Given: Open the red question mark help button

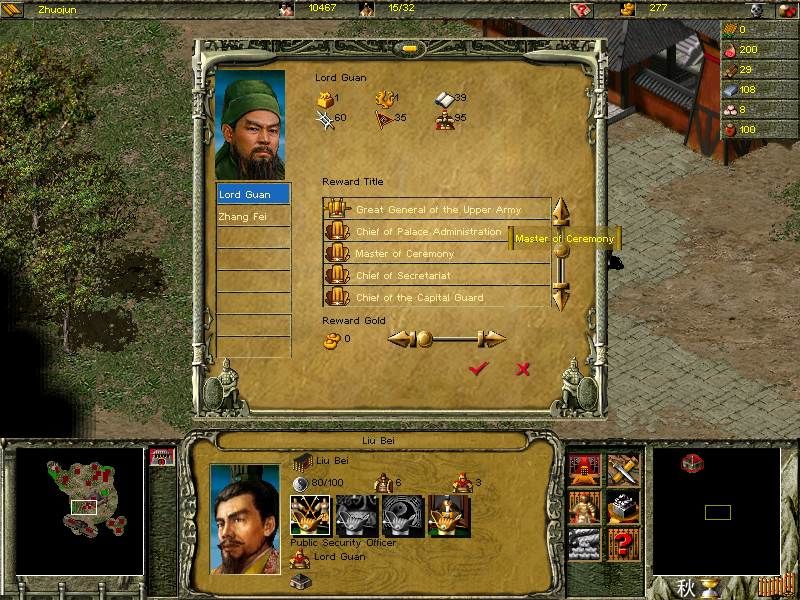Looking at the screenshot, I should (622, 544).
